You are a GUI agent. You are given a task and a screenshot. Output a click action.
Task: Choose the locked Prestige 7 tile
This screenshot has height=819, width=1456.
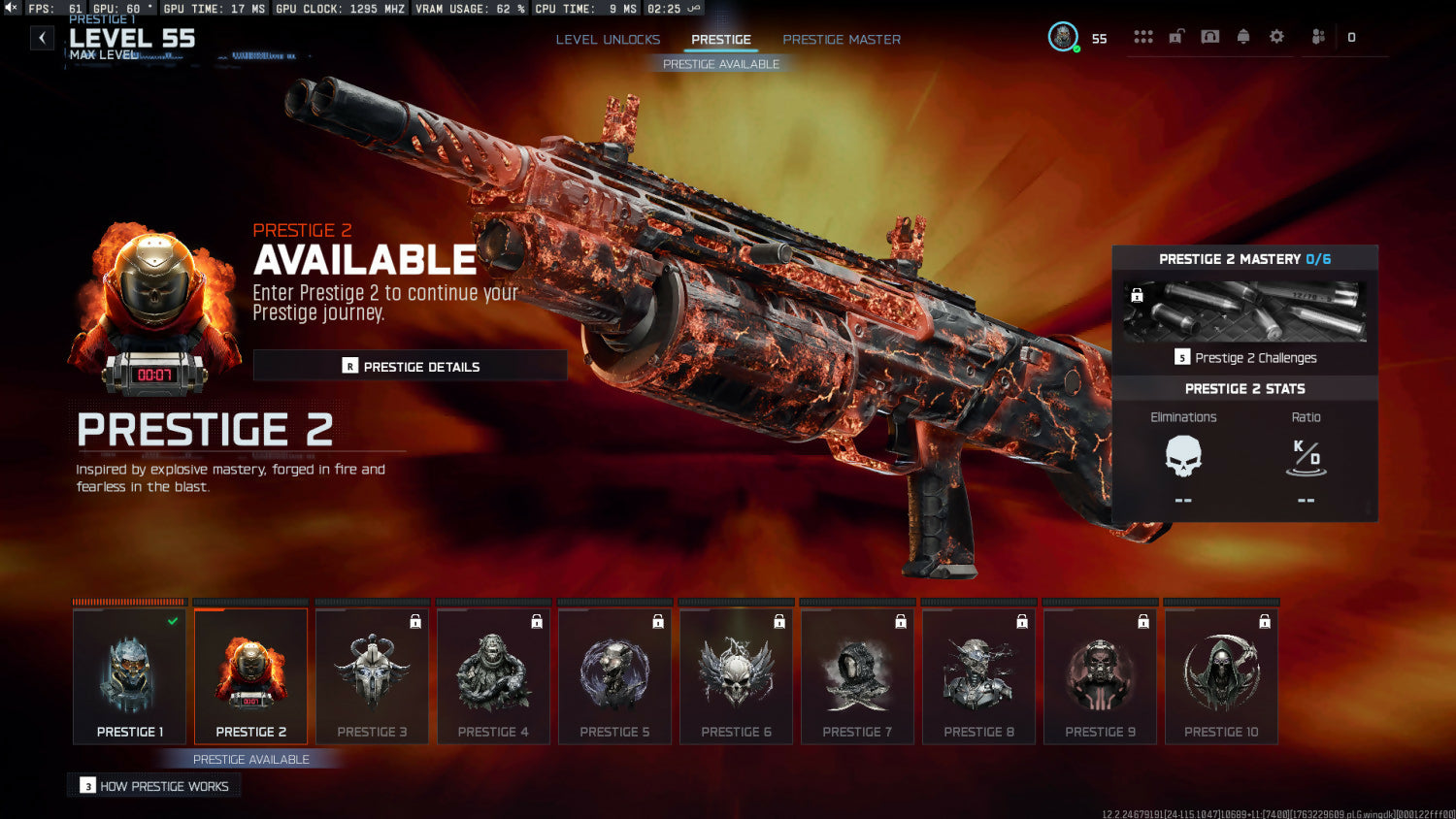click(x=857, y=676)
